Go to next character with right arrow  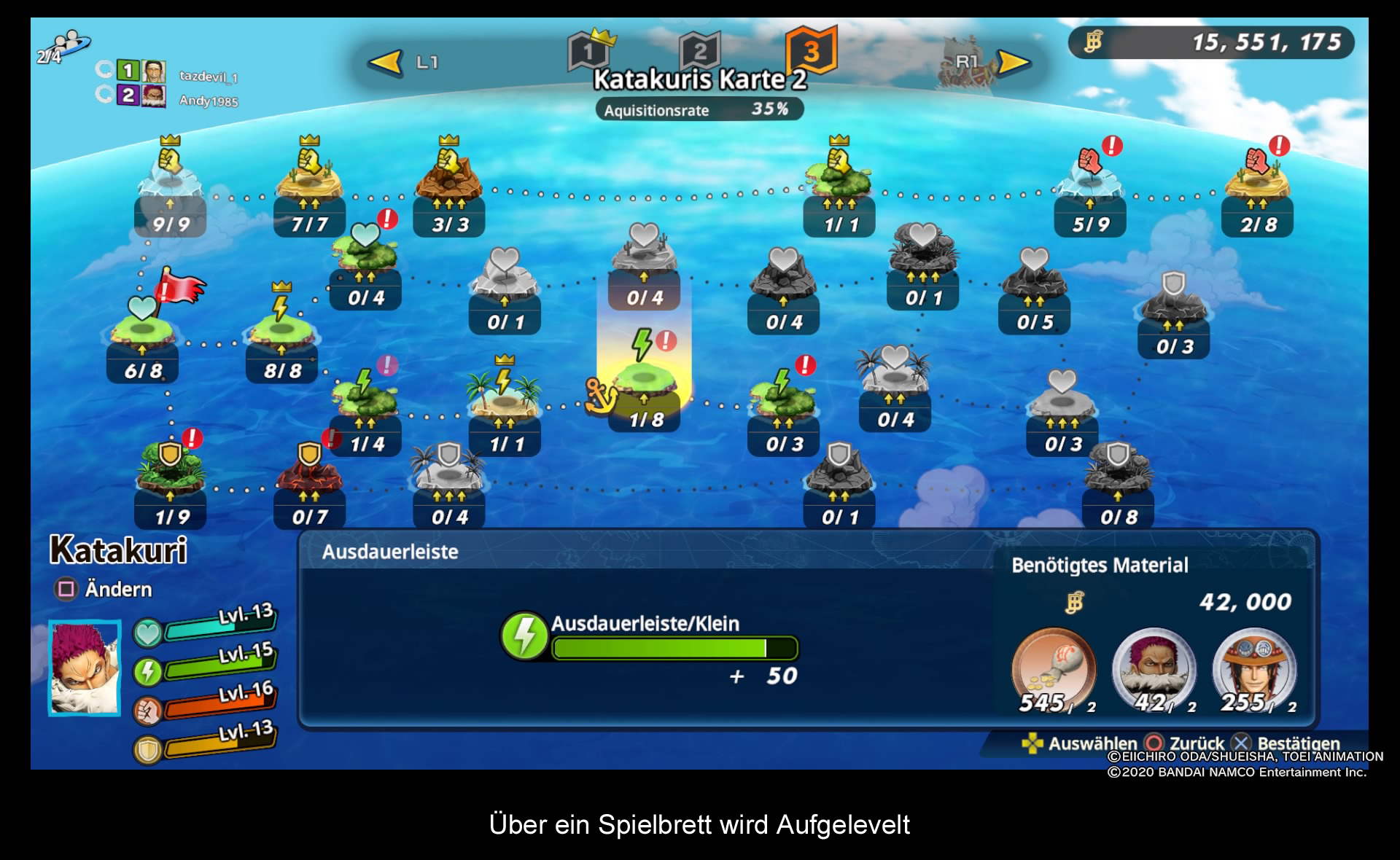tap(1013, 63)
